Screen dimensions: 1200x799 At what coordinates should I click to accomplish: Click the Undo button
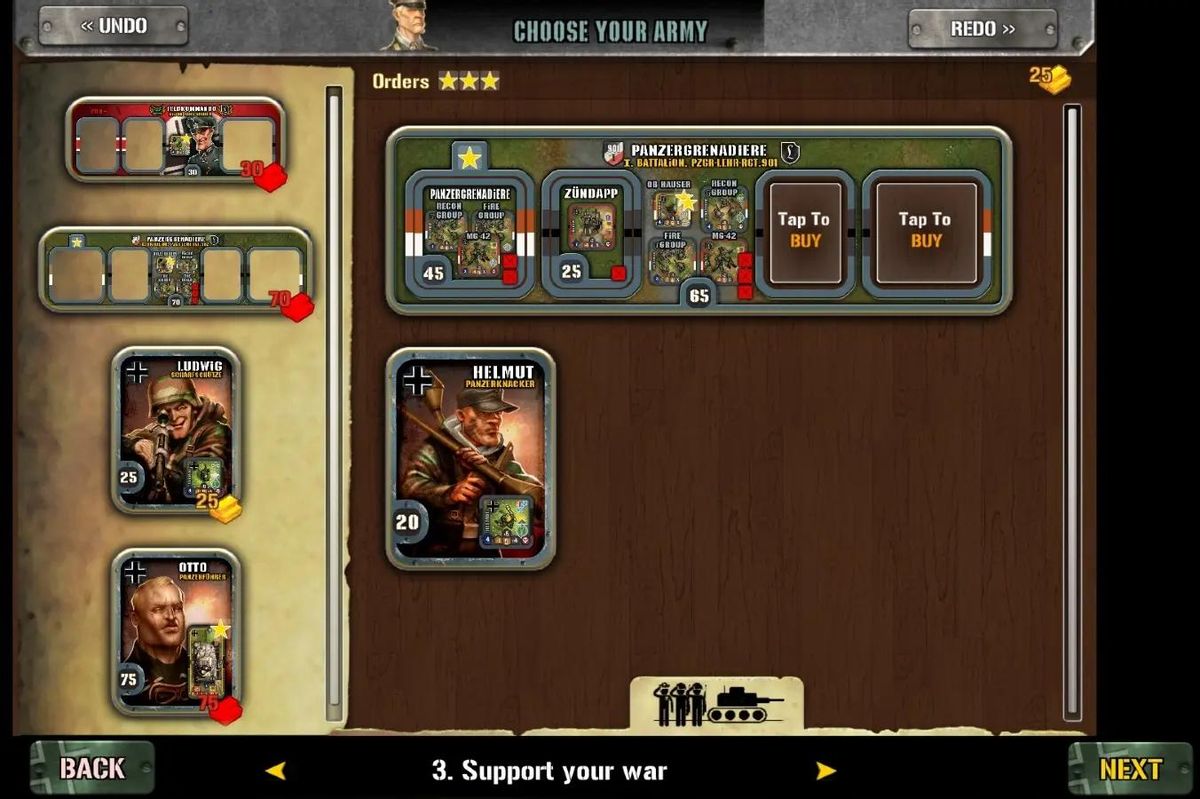(113, 27)
